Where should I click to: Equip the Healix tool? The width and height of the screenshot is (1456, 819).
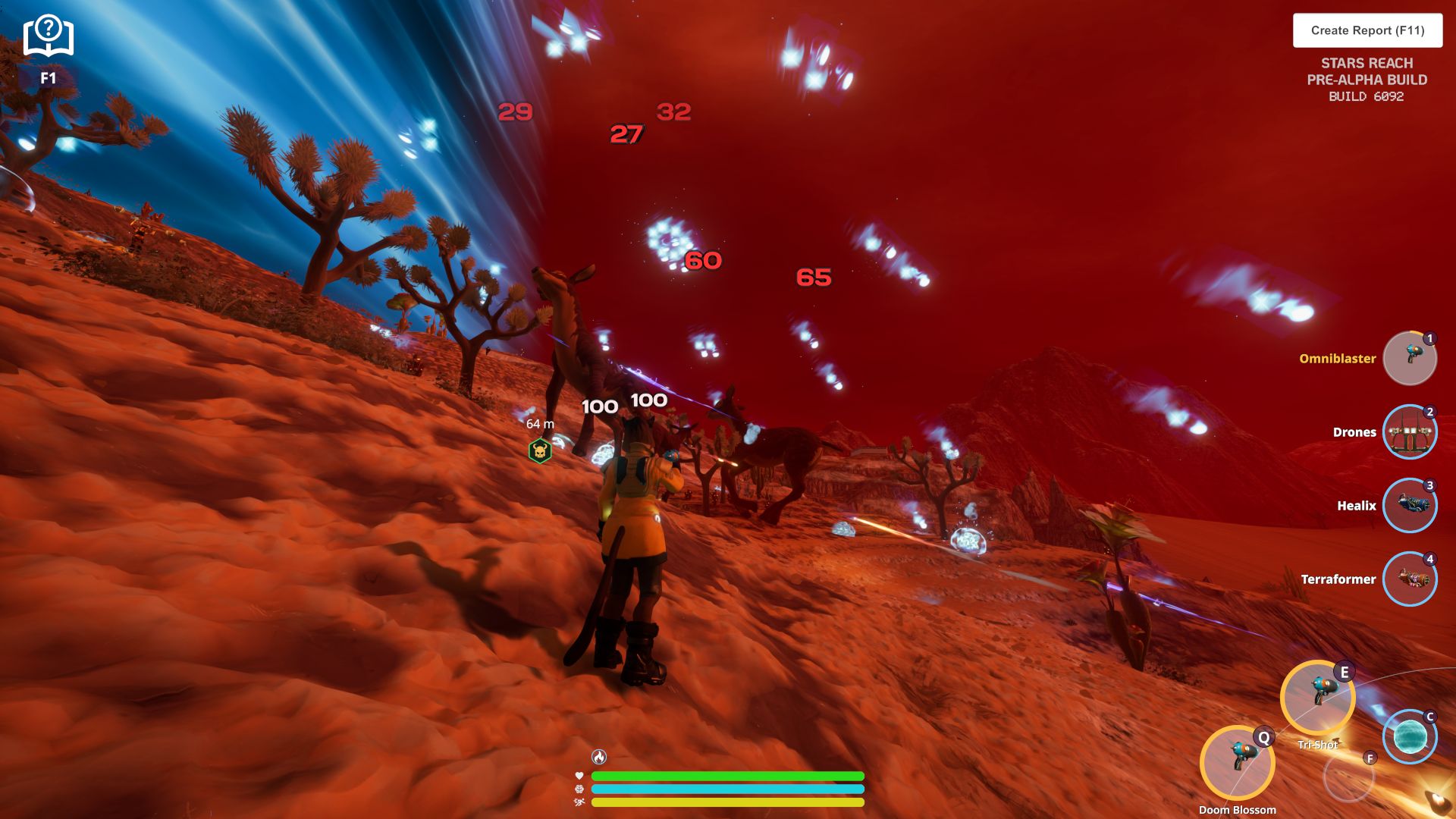tap(1409, 505)
